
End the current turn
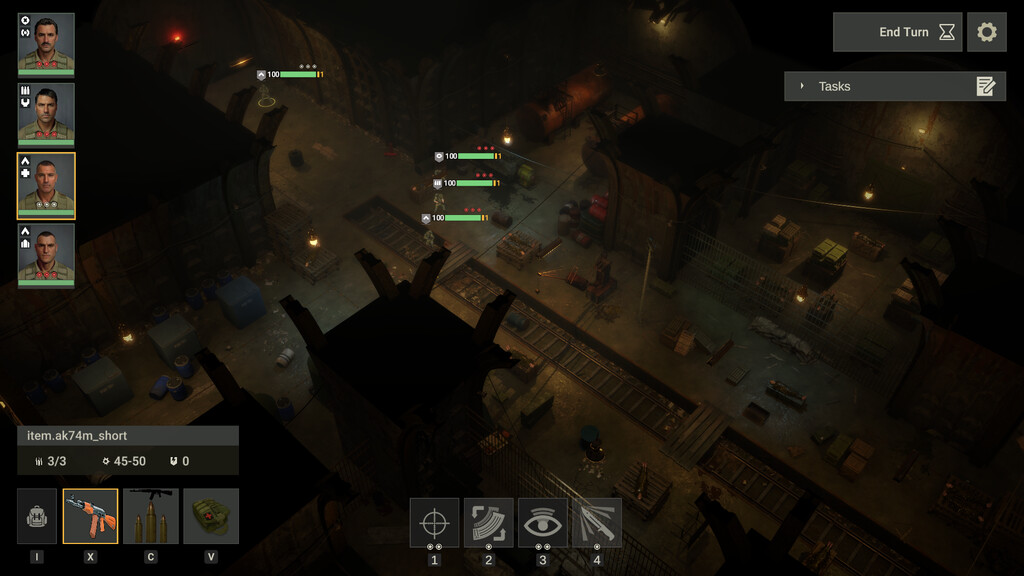[x=897, y=32]
